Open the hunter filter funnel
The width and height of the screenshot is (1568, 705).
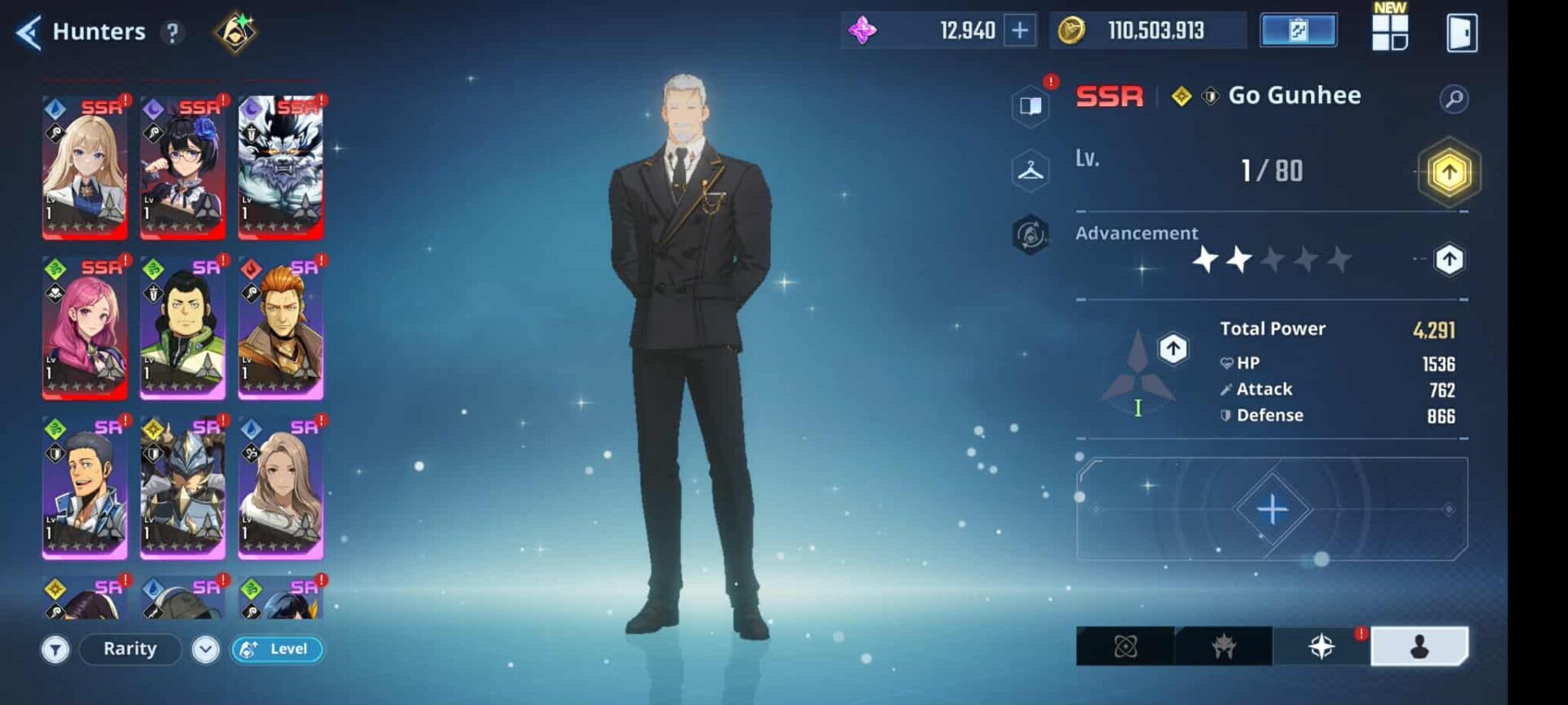56,650
